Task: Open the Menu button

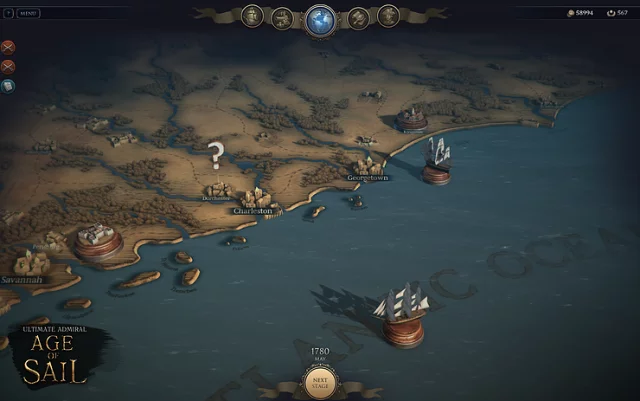Action: click(29, 13)
